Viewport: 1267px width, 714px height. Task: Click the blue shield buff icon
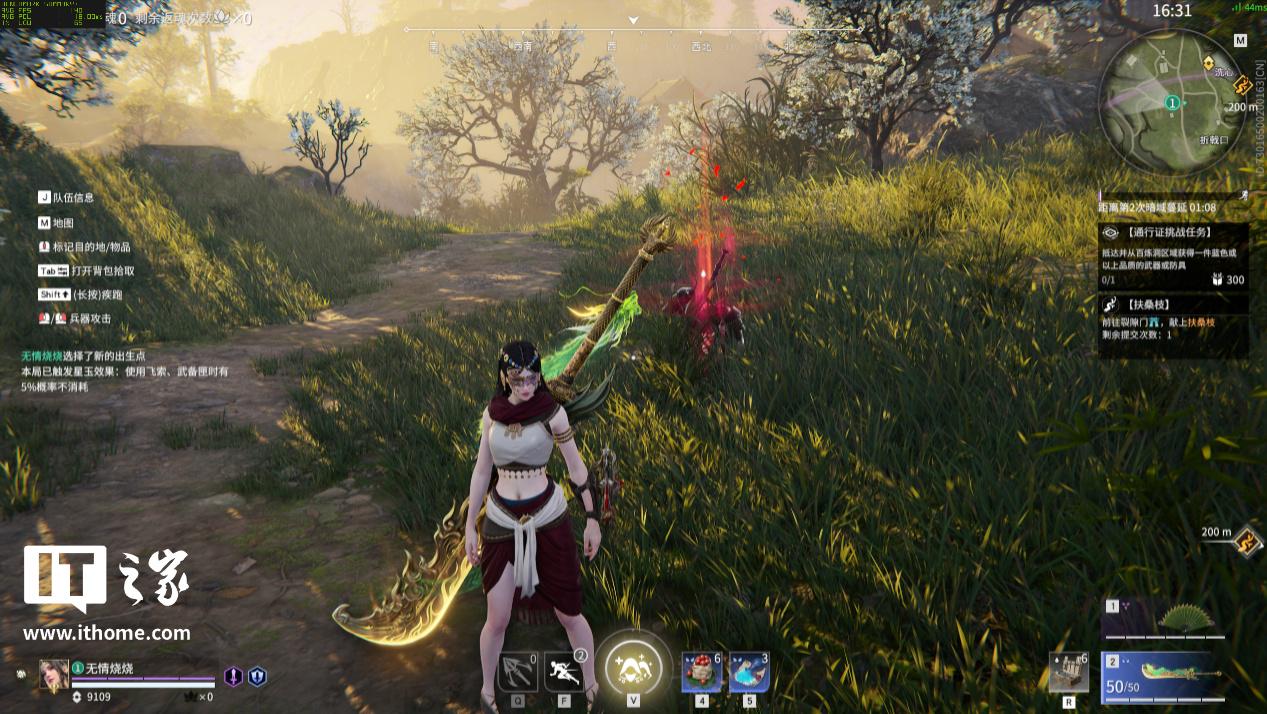[x=257, y=677]
